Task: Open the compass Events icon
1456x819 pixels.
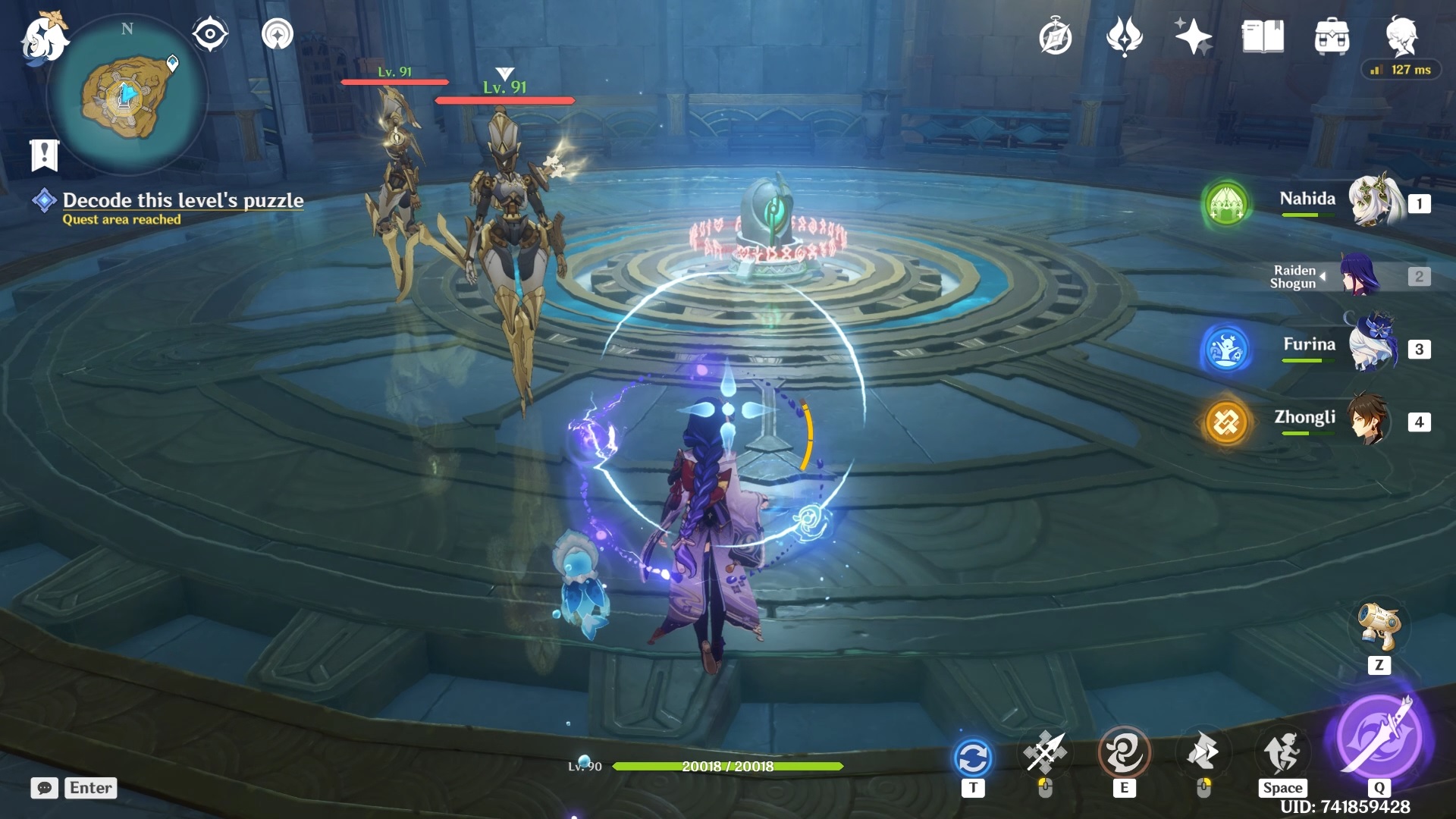Action: coord(1055,37)
